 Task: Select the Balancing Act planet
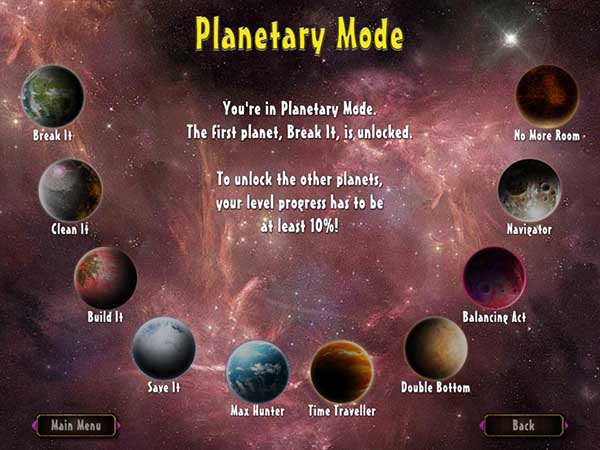pos(494,278)
